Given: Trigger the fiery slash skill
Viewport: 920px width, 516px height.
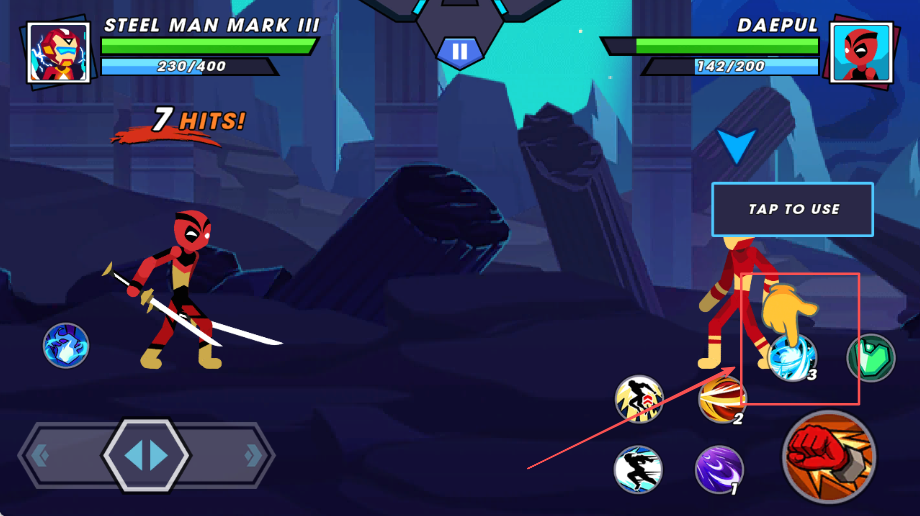Looking at the screenshot, I should tap(722, 400).
